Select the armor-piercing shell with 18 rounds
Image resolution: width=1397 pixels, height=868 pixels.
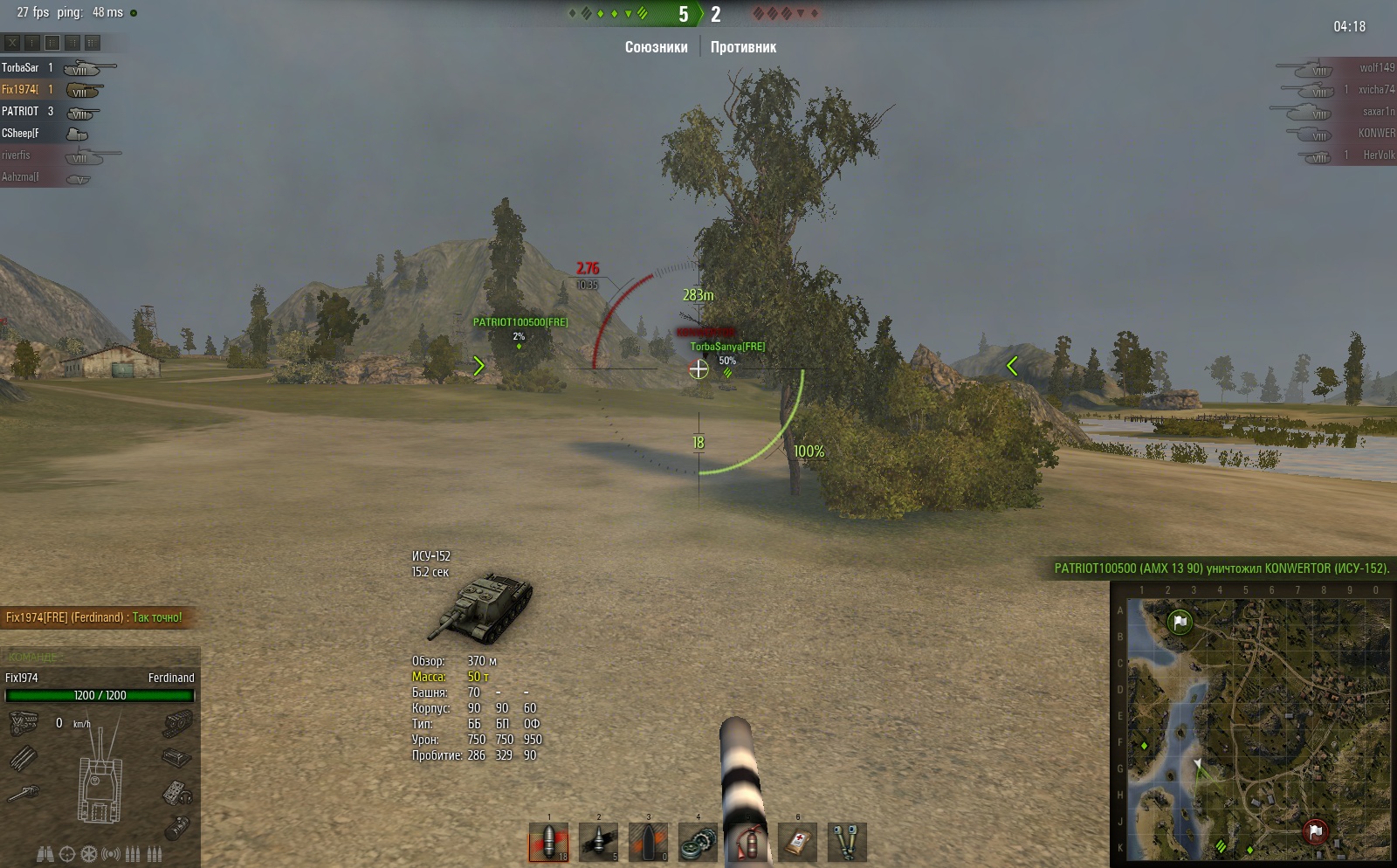click(548, 843)
